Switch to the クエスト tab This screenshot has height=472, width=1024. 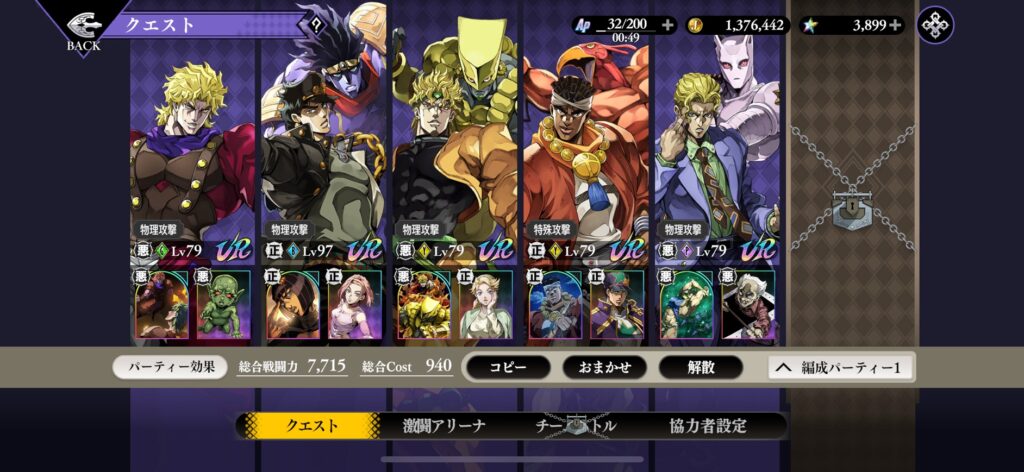pyautogui.click(x=312, y=425)
